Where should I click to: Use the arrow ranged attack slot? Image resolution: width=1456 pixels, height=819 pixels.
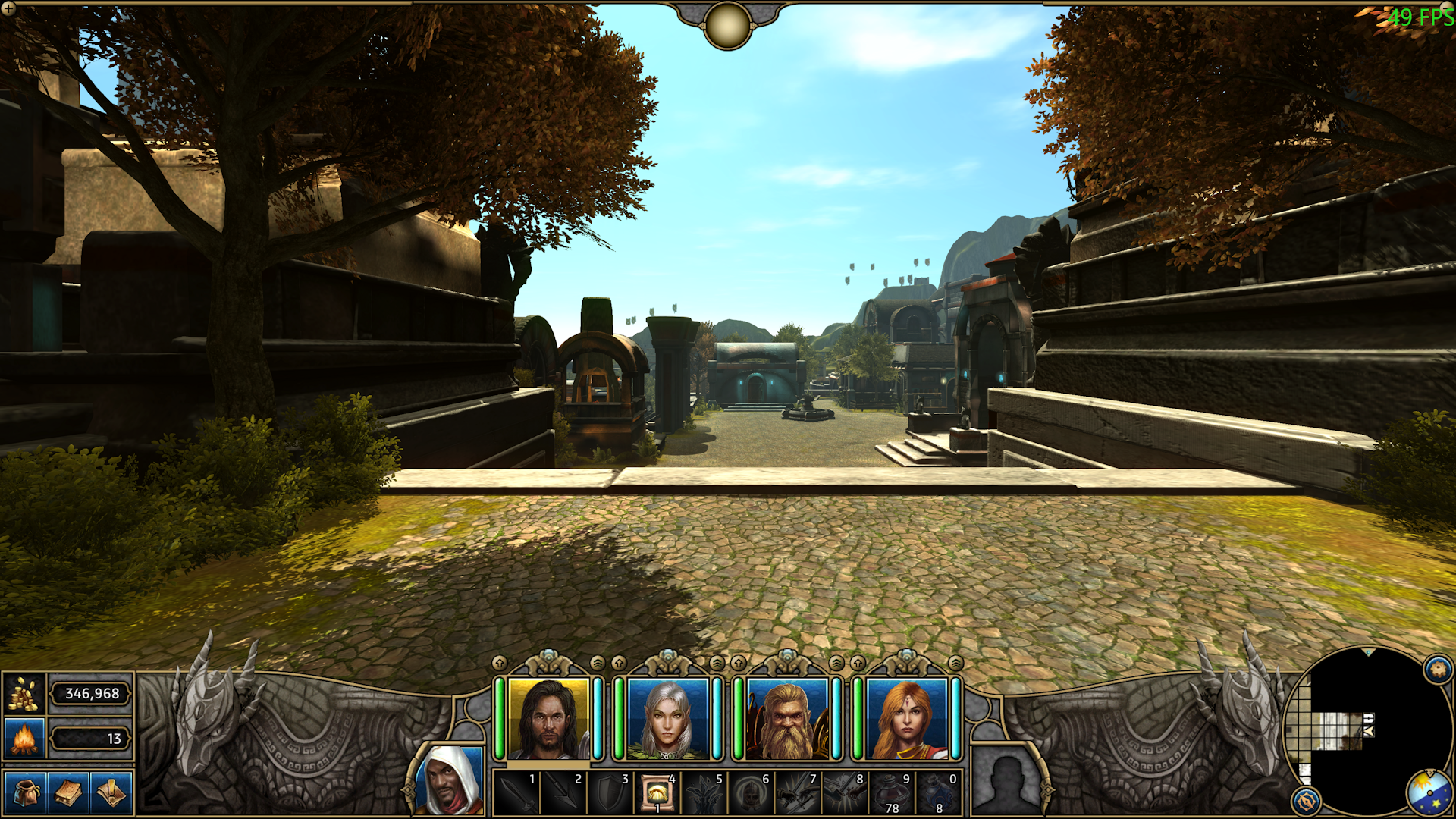click(563, 793)
